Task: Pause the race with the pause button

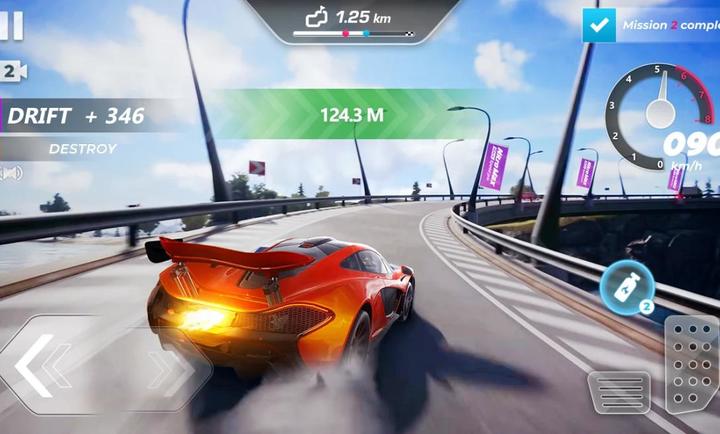Action: point(10,26)
